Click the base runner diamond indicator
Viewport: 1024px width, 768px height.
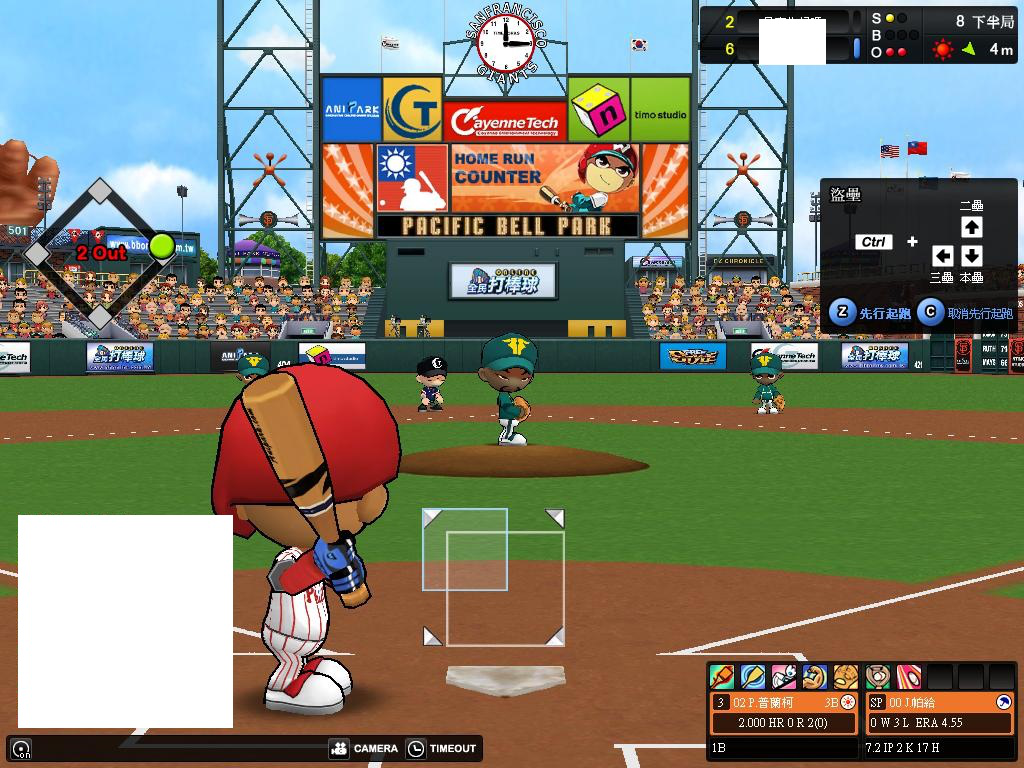coord(100,254)
